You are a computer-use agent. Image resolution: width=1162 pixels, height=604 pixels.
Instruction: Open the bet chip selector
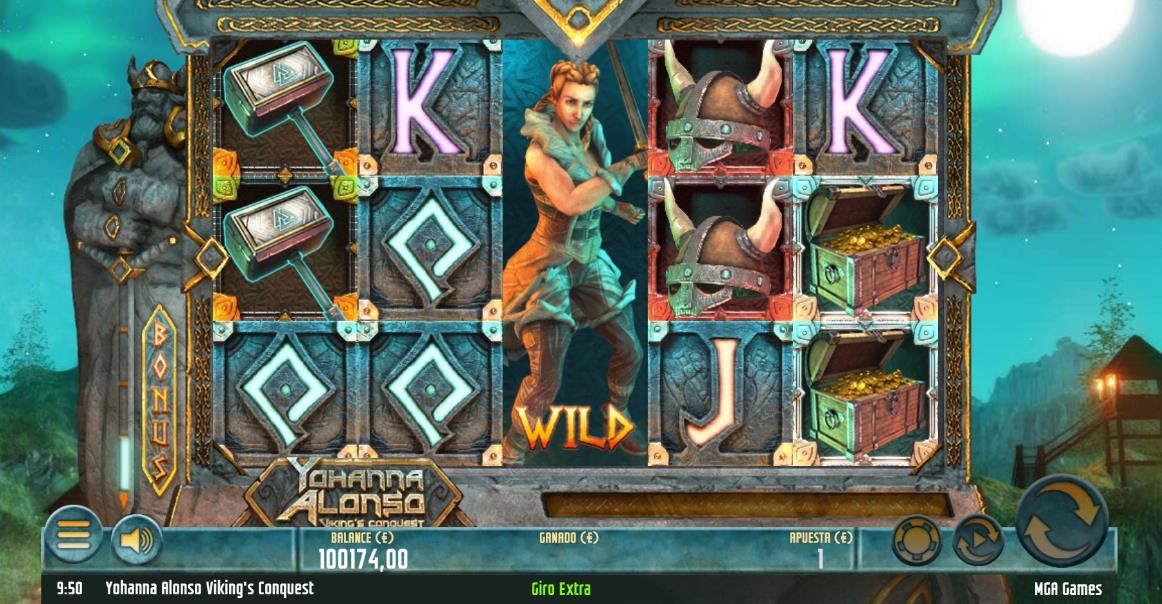pyautogui.click(x=916, y=541)
